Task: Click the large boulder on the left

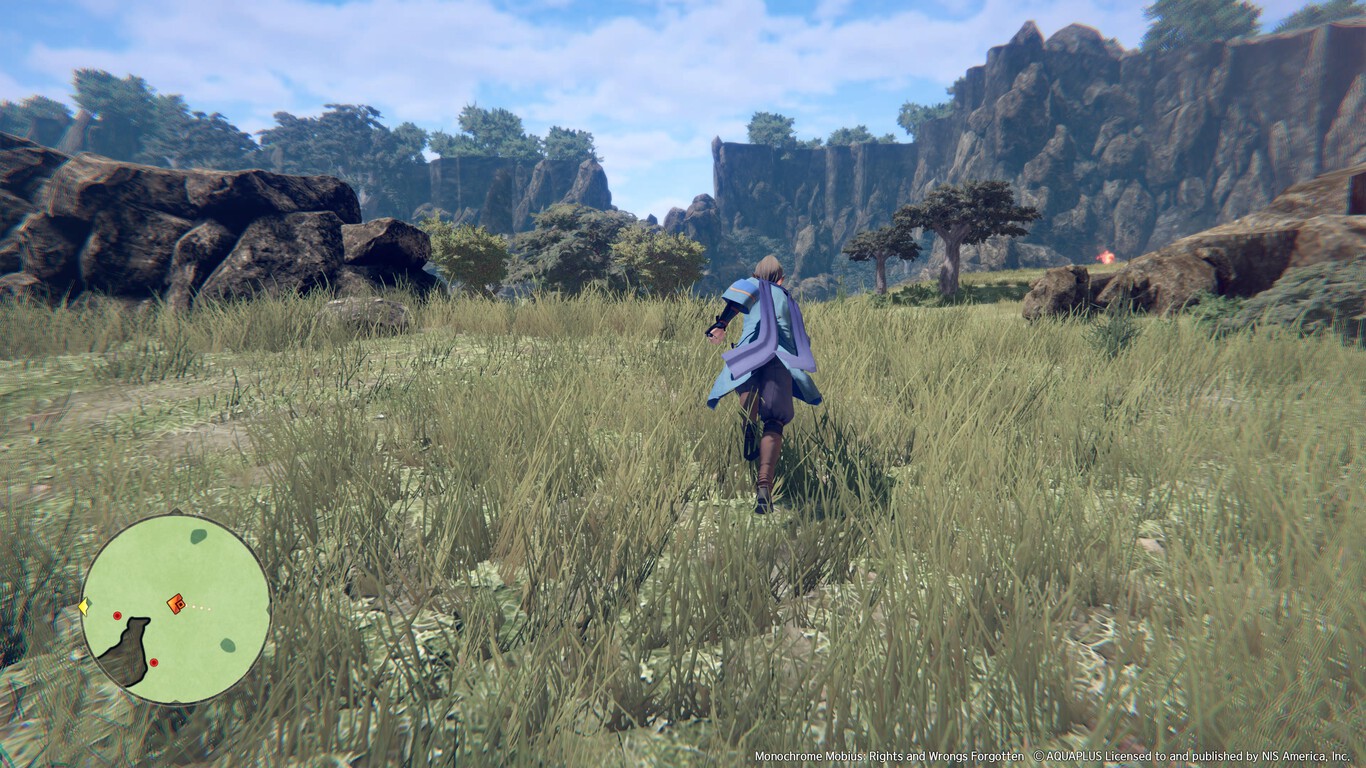Action: click(x=150, y=220)
